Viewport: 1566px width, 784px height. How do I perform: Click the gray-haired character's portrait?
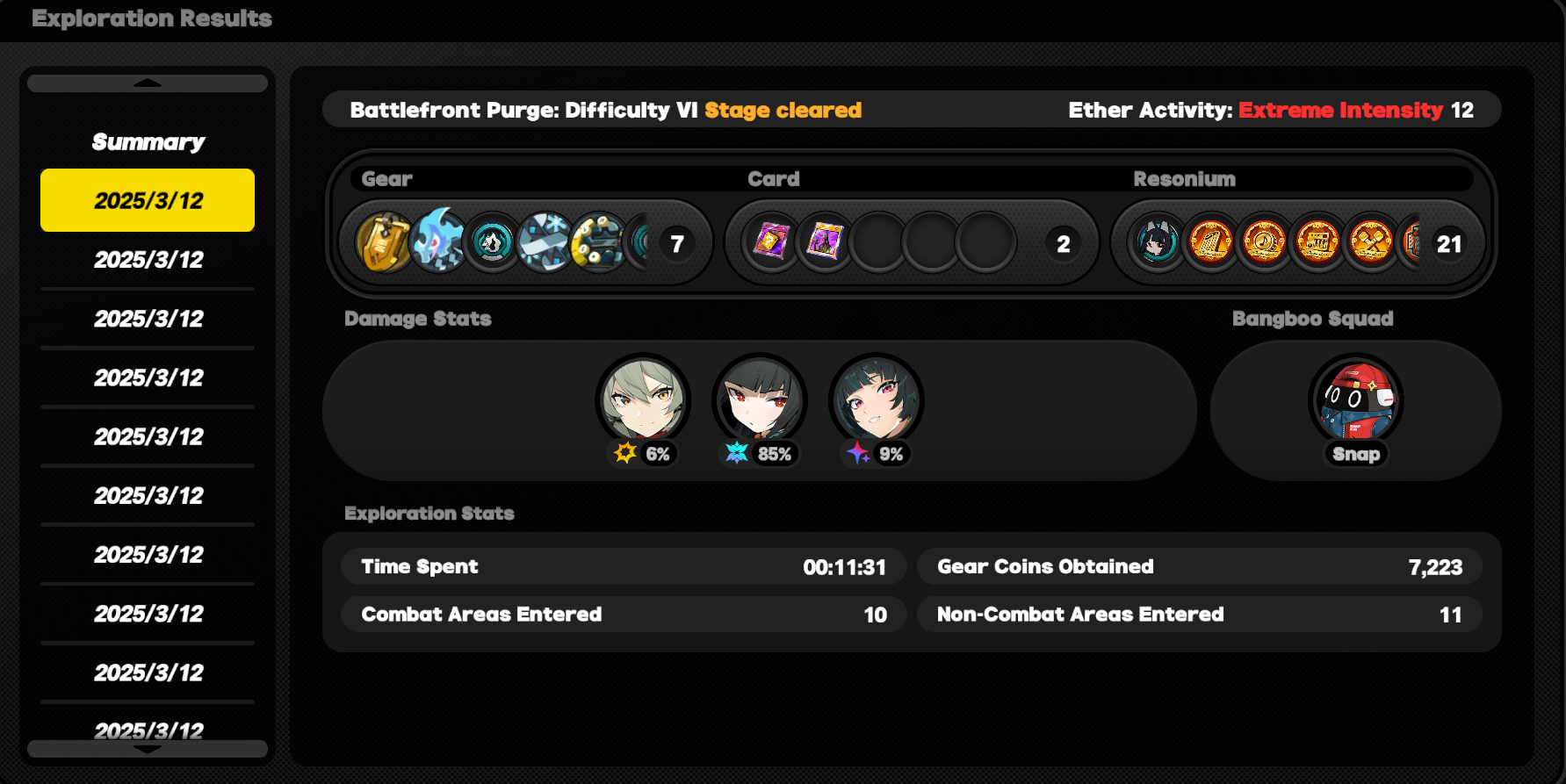(x=643, y=399)
